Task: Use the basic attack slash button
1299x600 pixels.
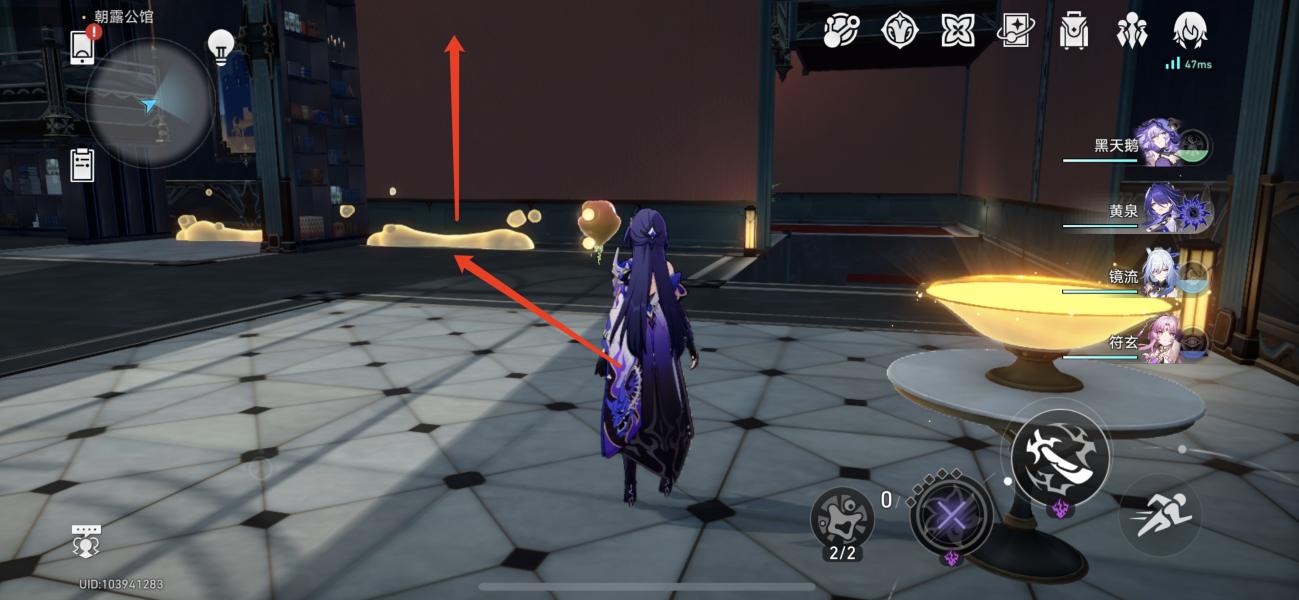Action: coord(1059,457)
